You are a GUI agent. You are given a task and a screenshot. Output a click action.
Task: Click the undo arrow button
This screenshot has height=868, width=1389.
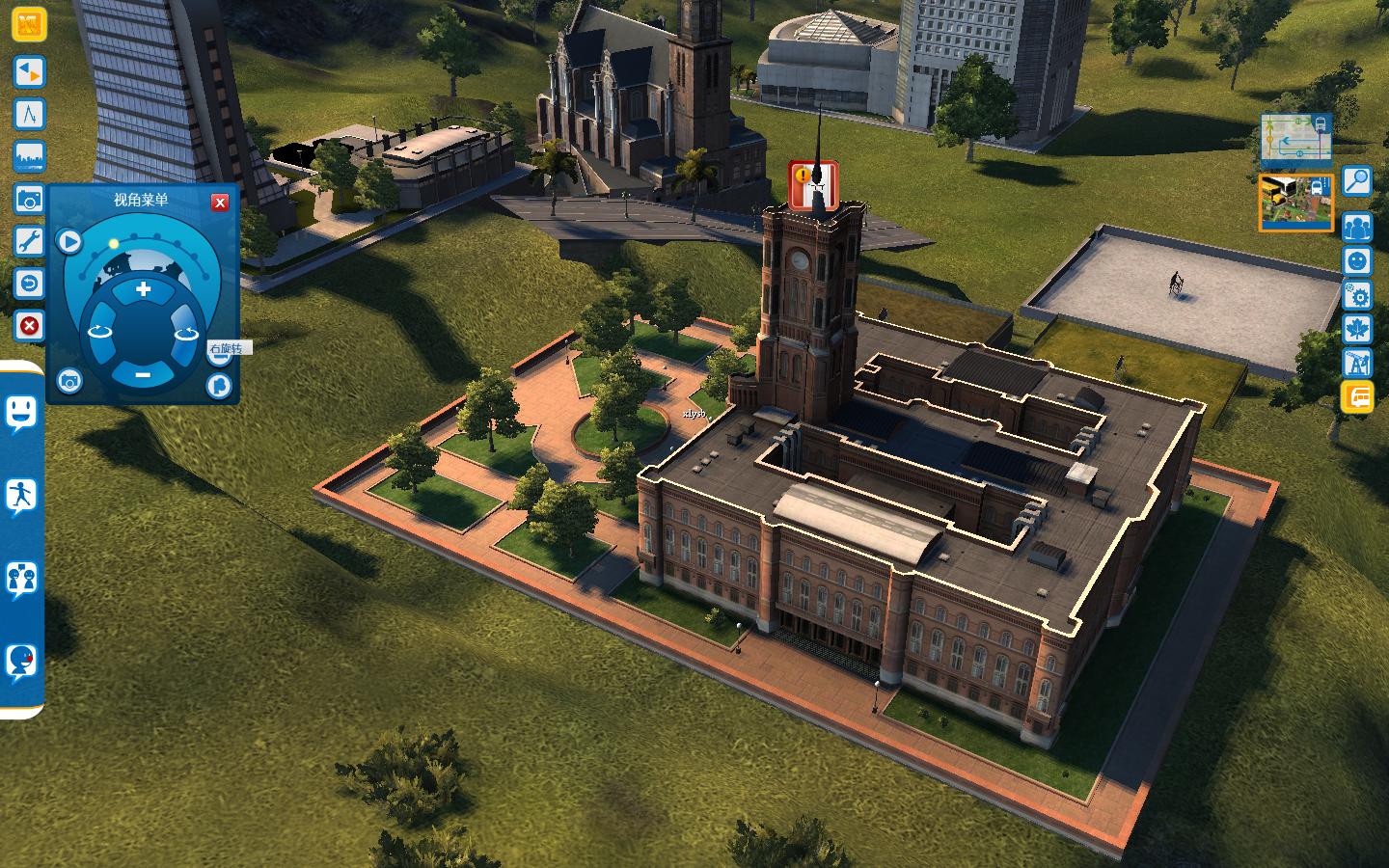[x=29, y=284]
